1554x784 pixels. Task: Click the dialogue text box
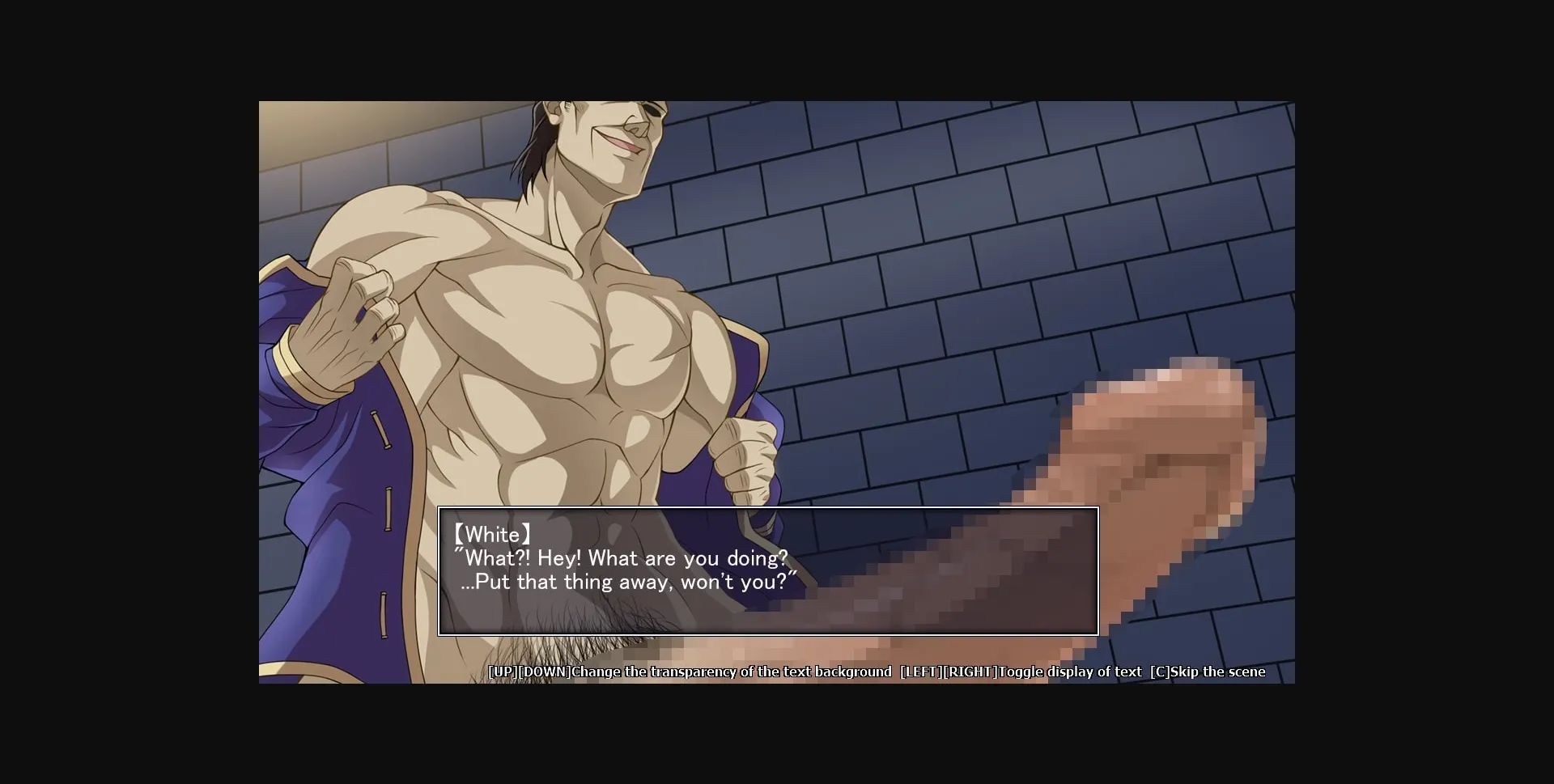click(x=767, y=570)
